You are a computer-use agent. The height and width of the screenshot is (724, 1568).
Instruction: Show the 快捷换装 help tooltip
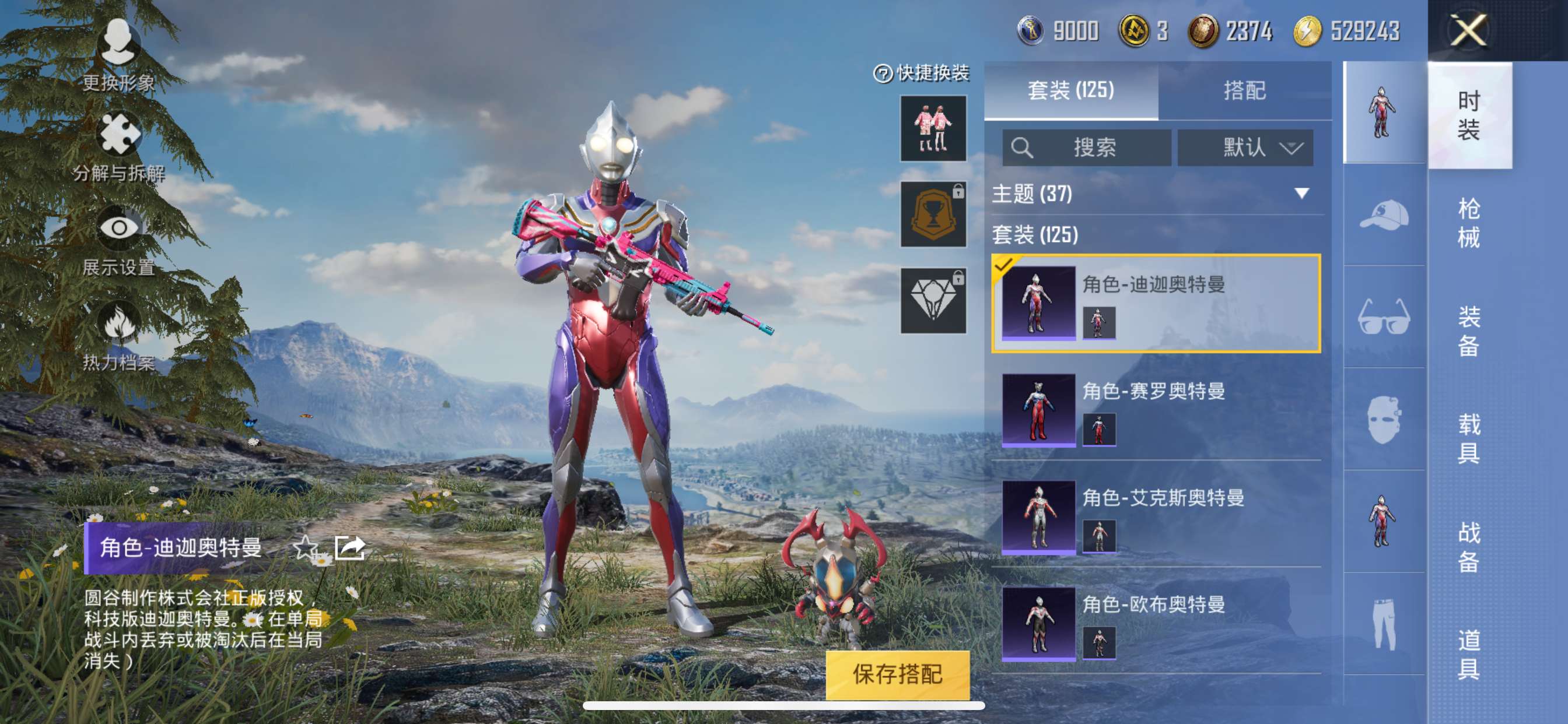[883, 73]
